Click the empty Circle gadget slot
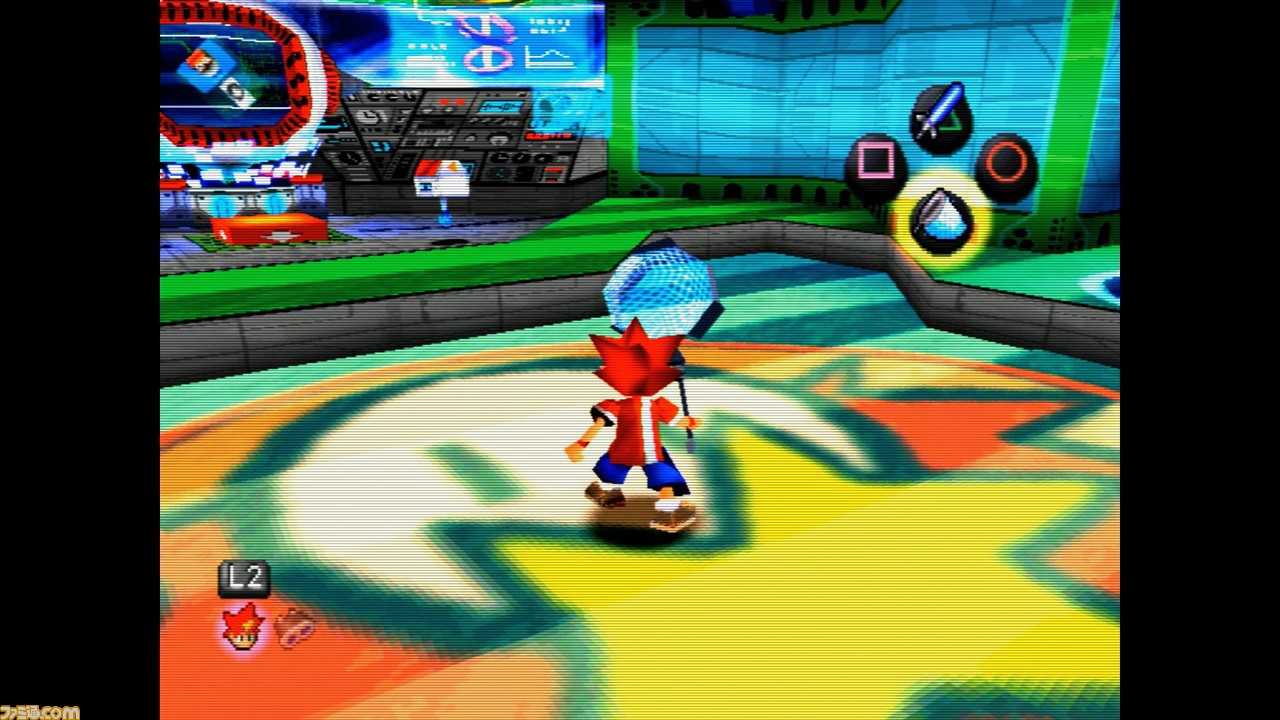Viewport: 1280px width, 720px height. 1005,160
